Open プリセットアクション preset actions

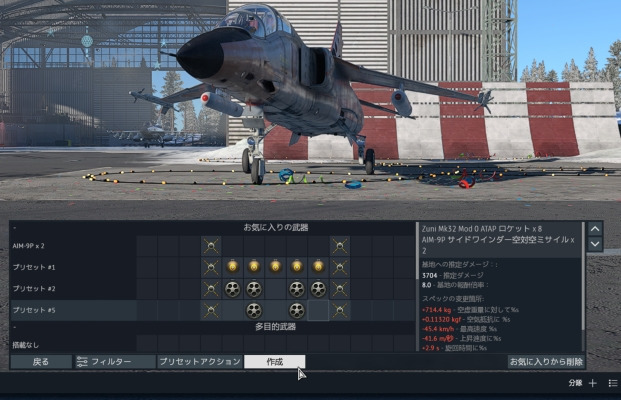pyautogui.click(x=199, y=361)
